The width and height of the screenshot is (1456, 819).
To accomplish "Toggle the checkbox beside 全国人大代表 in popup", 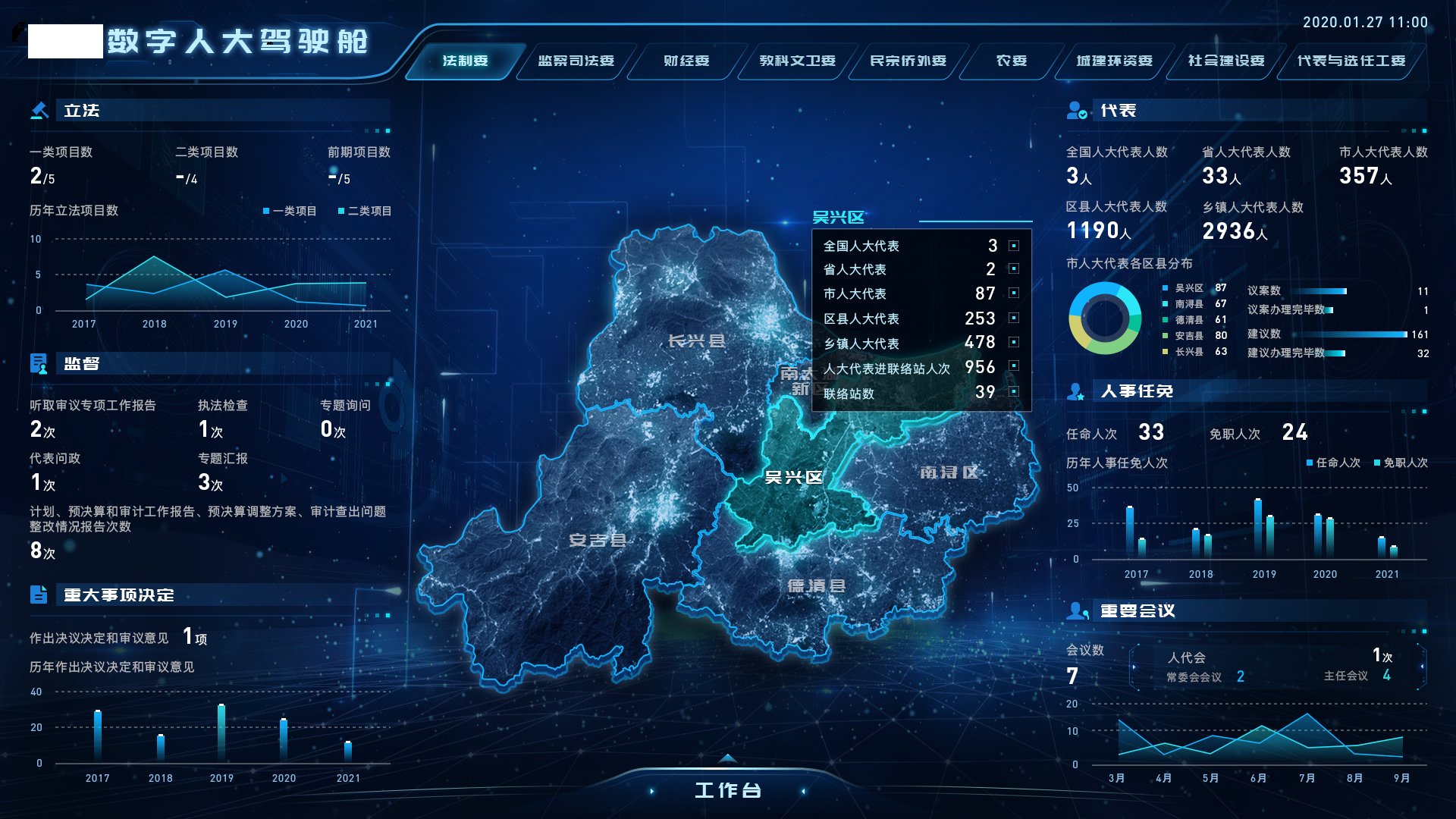I will click(1012, 246).
